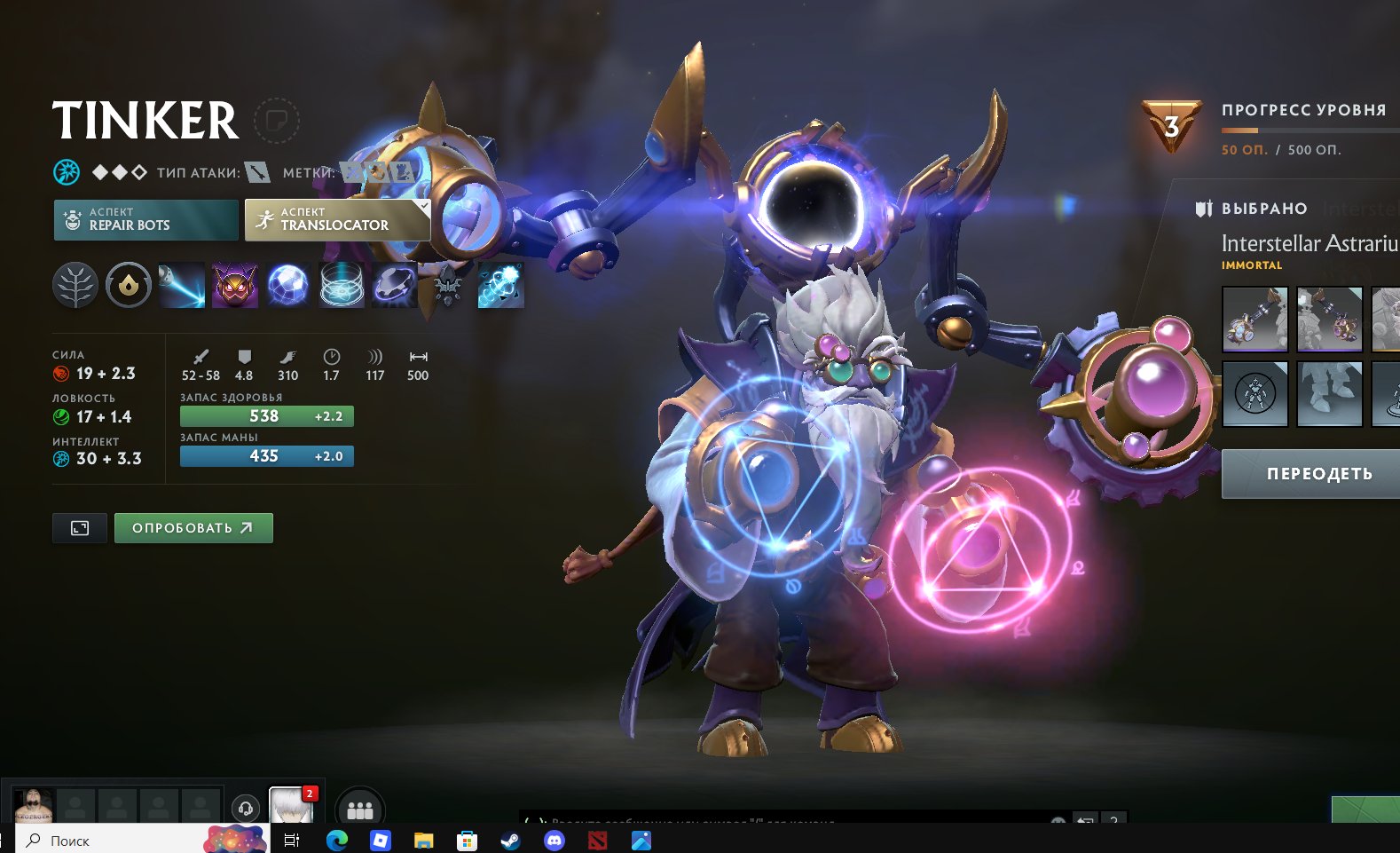Select Tinker's innate ability circle icon
This screenshot has height=853, width=1400.
pyautogui.click(x=128, y=286)
